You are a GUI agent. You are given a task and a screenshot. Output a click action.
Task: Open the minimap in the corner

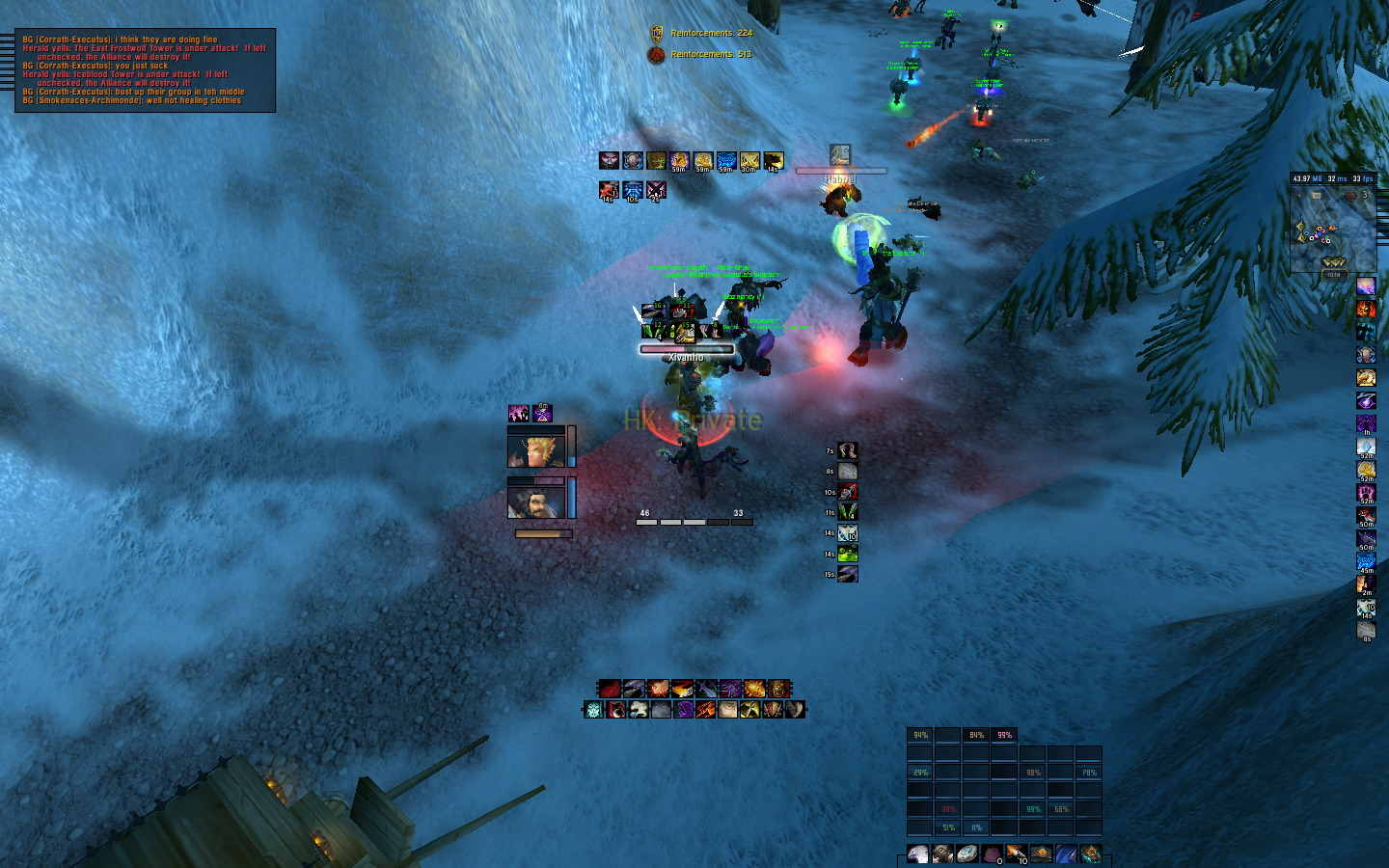(1333, 230)
